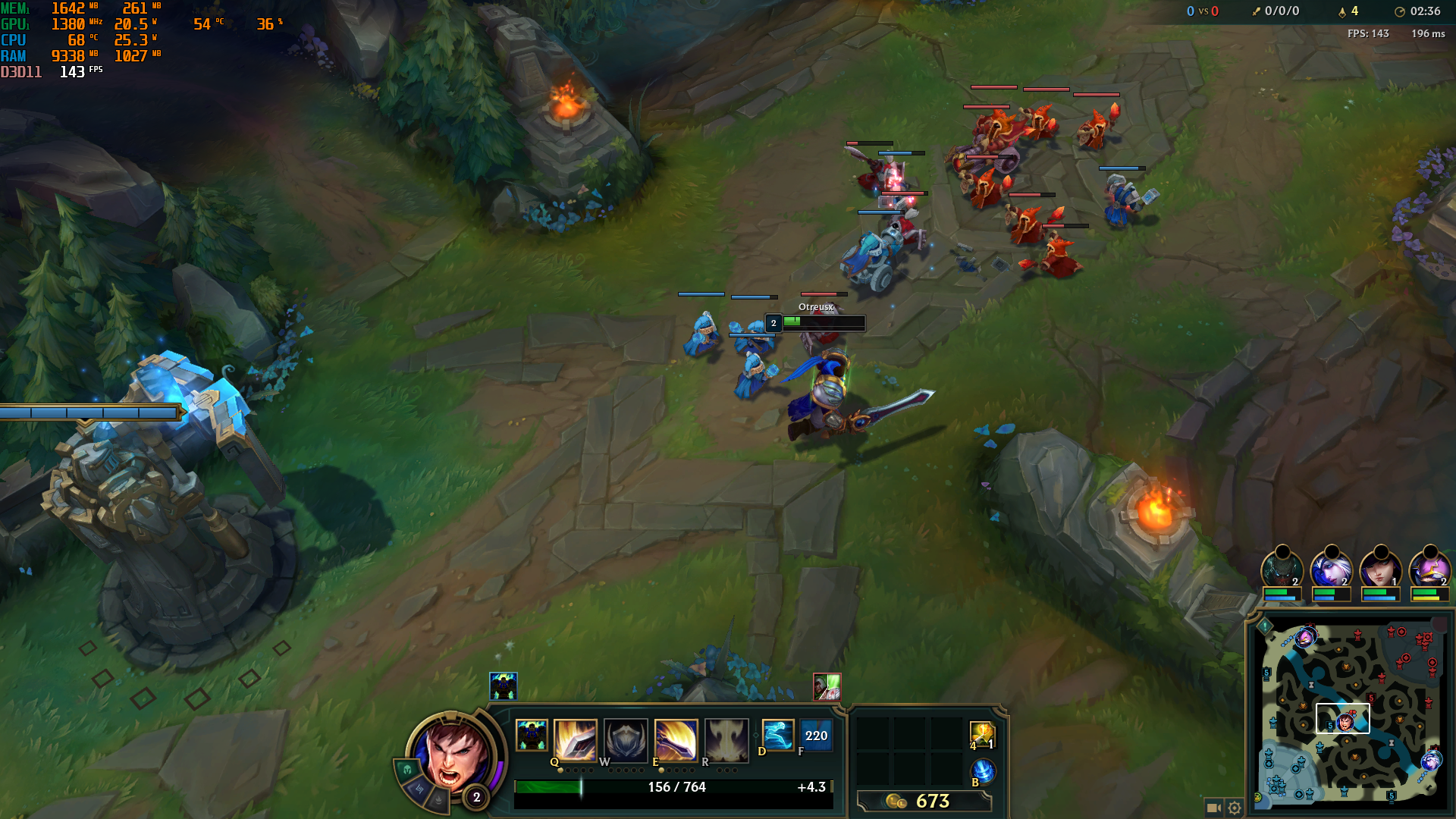Click the red-bordered debuff icon above HUD
The height and width of the screenshot is (819, 1456).
827,687
